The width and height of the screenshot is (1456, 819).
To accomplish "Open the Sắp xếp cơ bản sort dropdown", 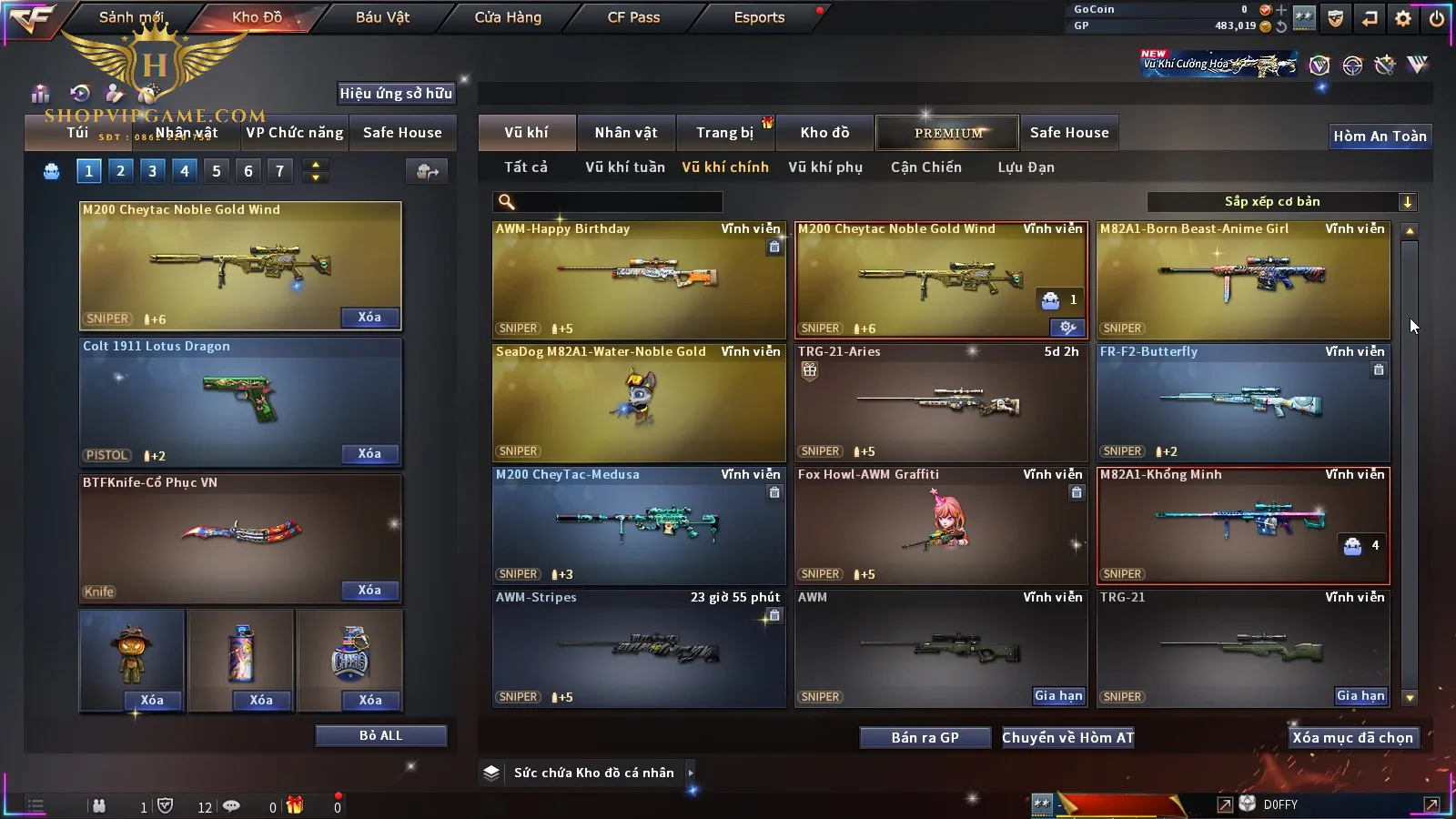I will point(1281,202).
